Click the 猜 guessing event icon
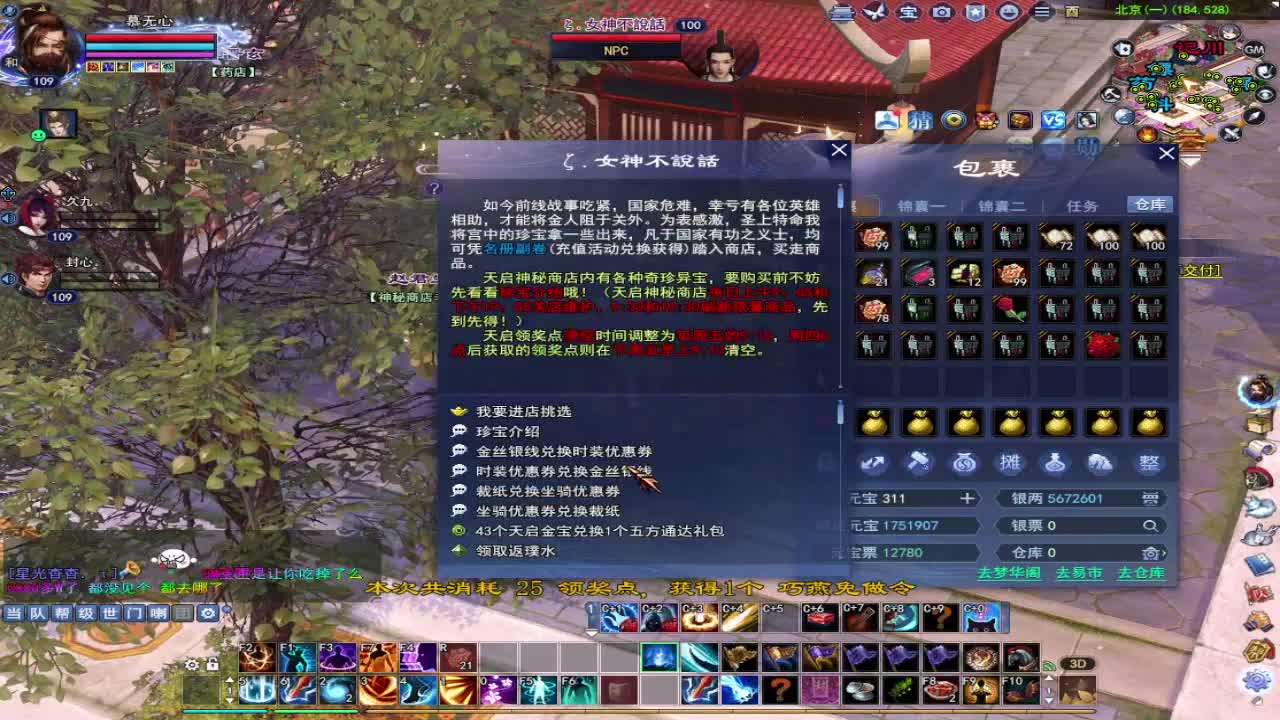 (921, 121)
